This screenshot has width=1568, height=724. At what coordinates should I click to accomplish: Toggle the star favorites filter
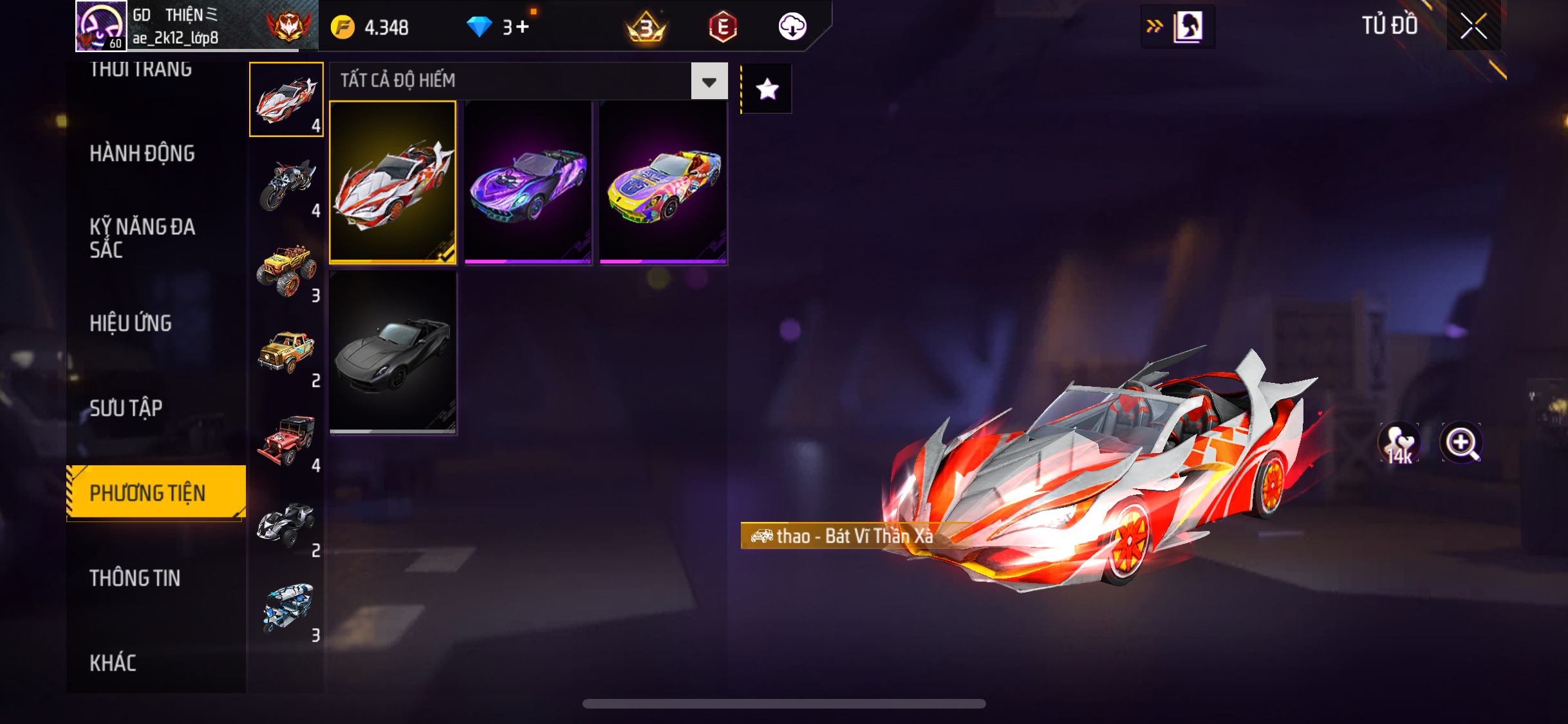click(767, 89)
